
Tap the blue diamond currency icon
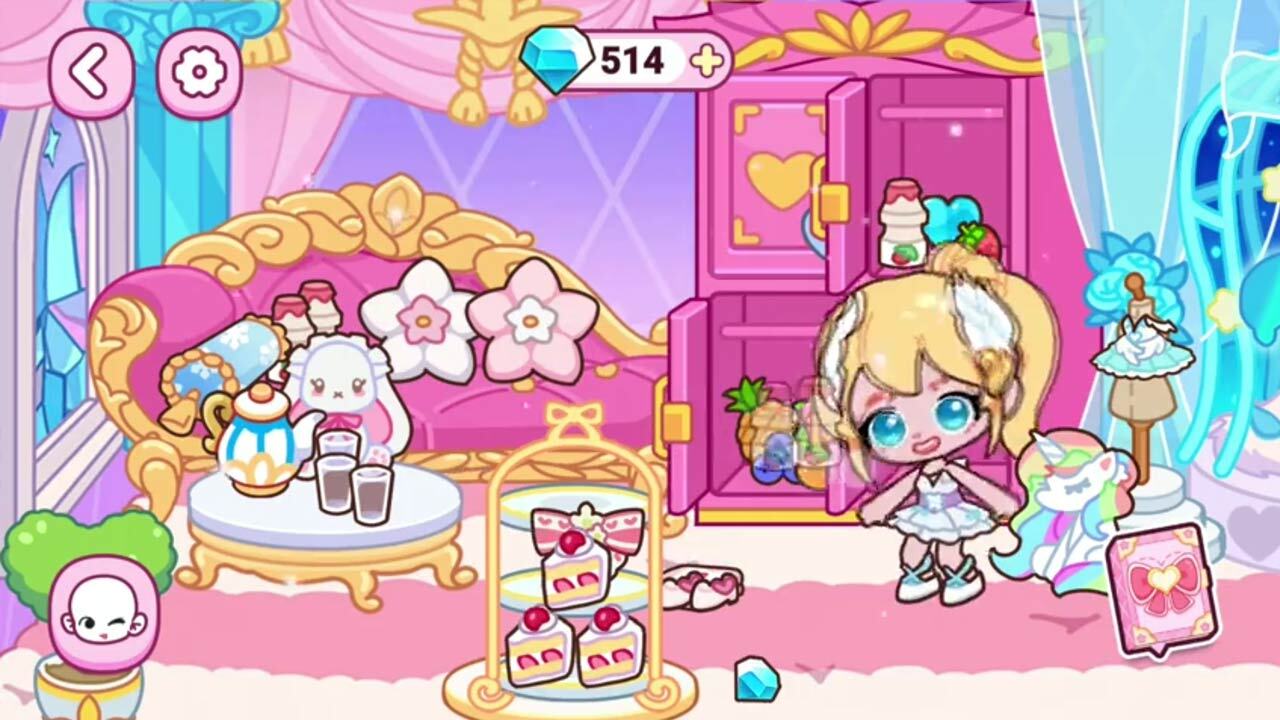(x=556, y=57)
